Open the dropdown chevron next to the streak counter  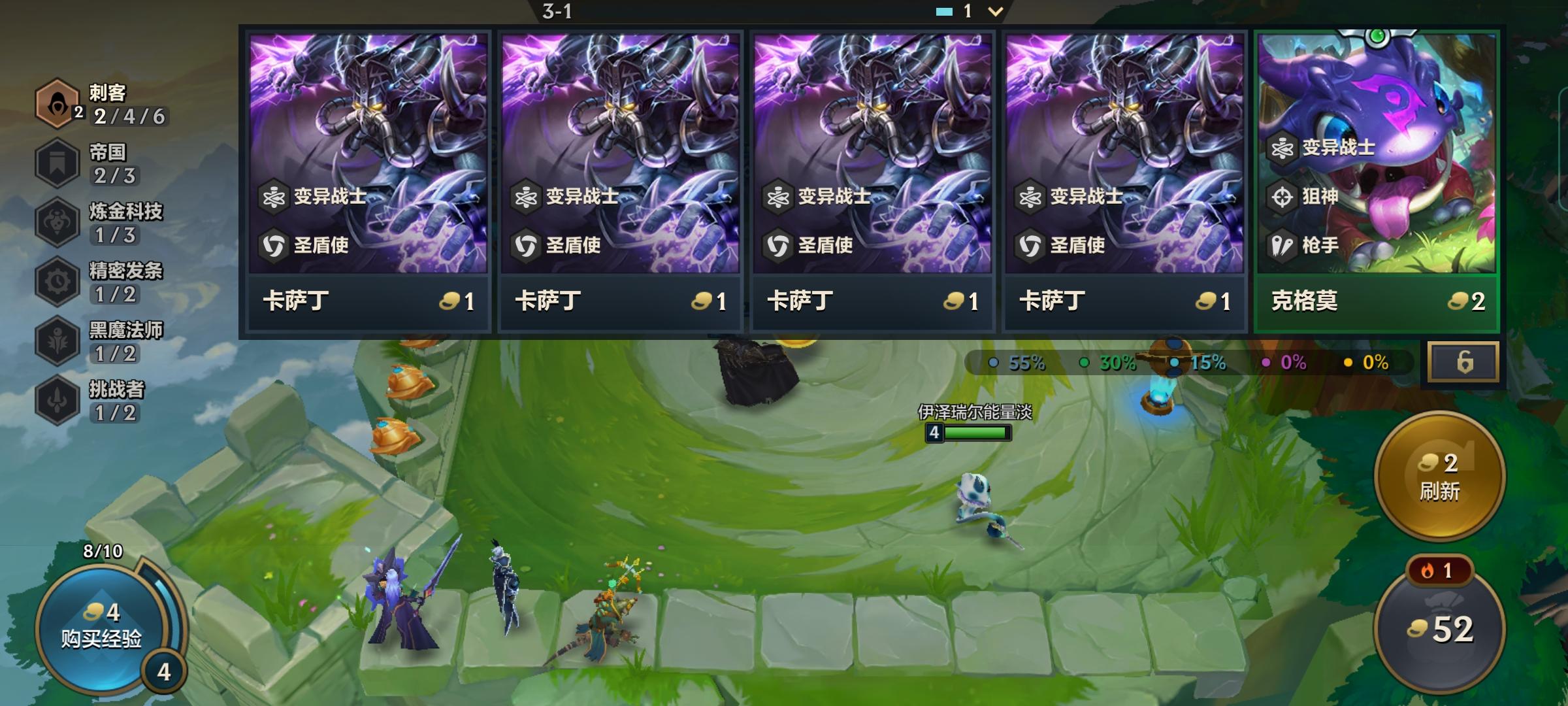[x=996, y=10]
